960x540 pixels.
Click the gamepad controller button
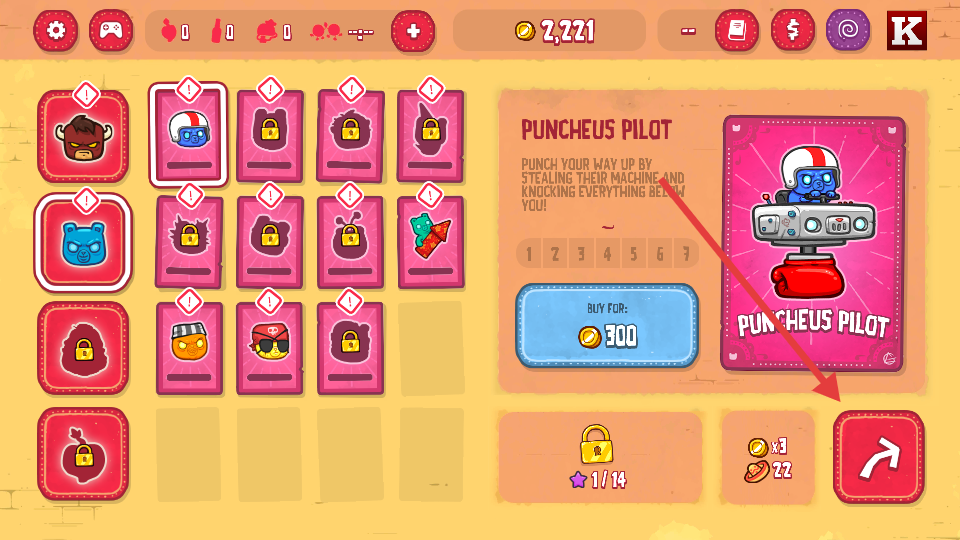tap(111, 31)
